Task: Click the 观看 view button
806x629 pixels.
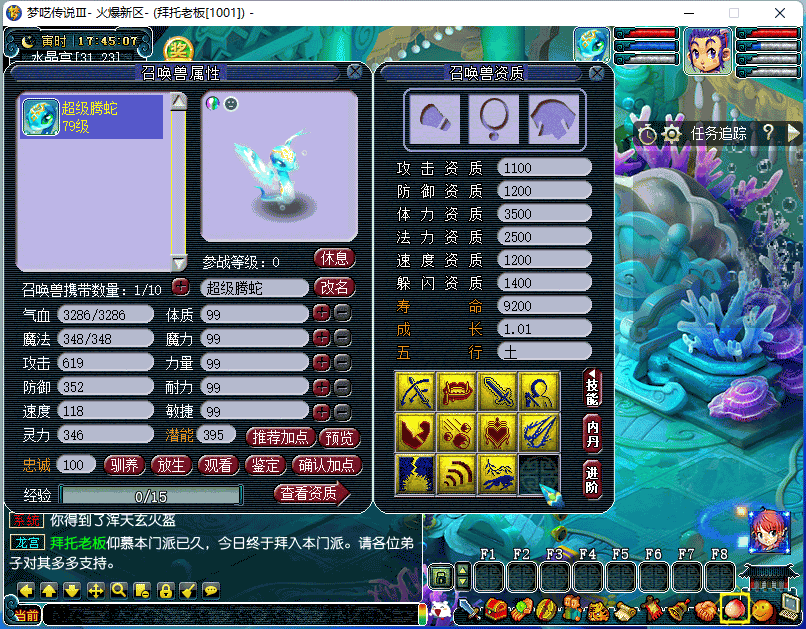Action: 219,465
